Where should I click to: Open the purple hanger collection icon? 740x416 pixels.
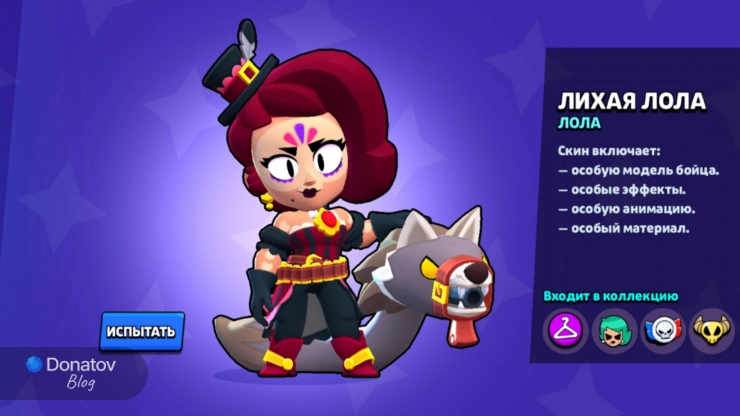(564, 328)
